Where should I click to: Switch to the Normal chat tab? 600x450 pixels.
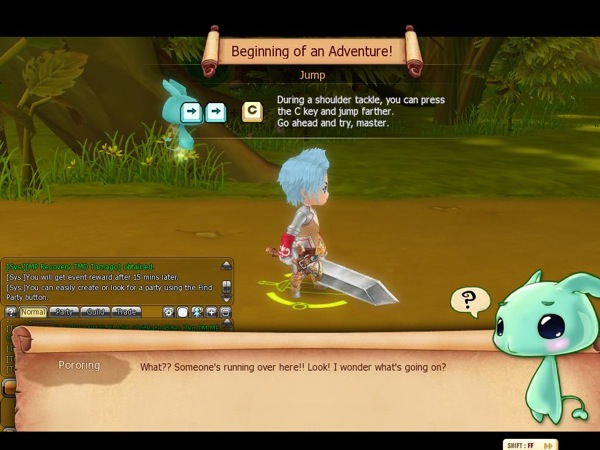pos(34,312)
